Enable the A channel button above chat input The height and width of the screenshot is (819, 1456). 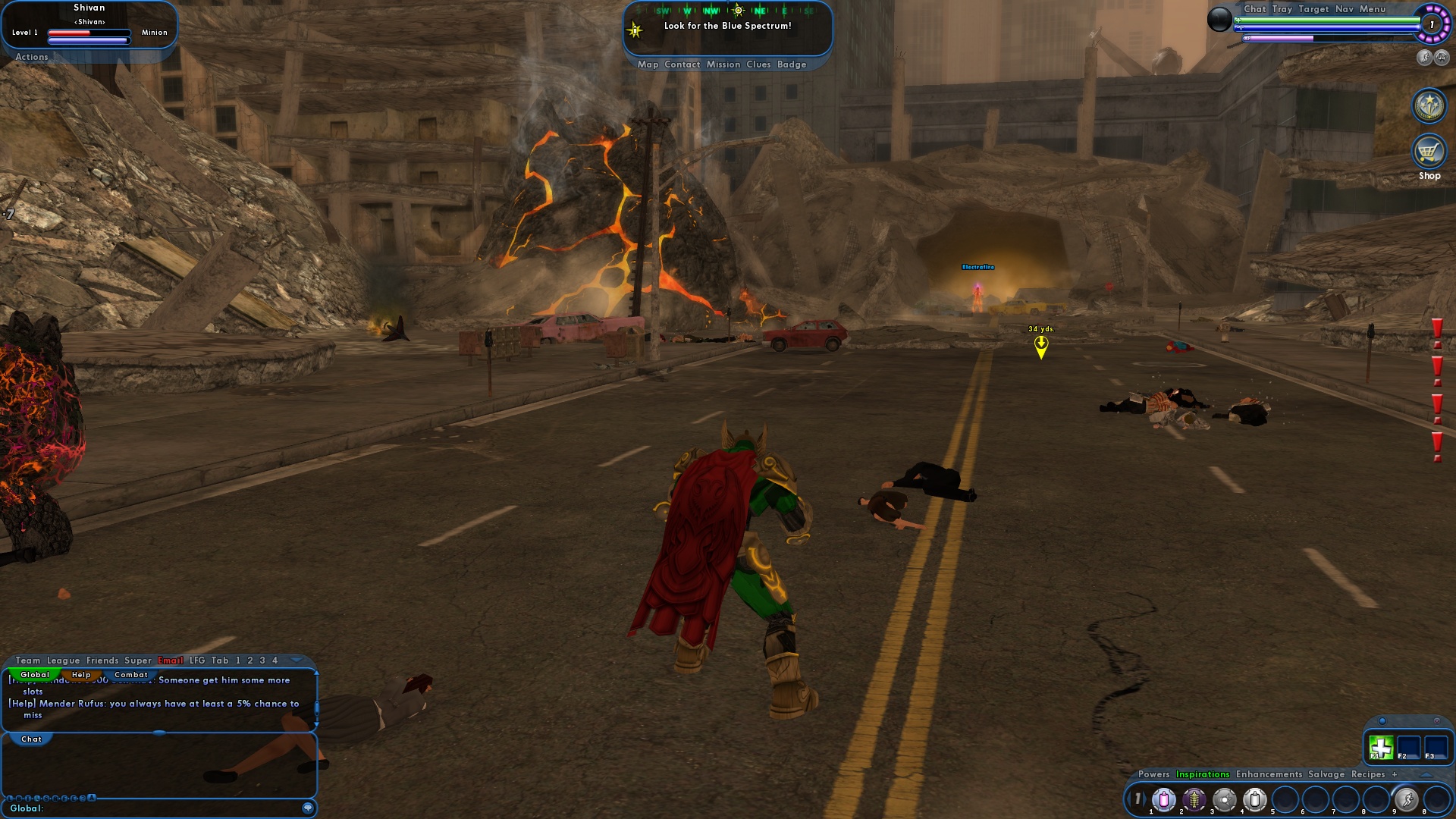pyautogui.click(x=92, y=797)
